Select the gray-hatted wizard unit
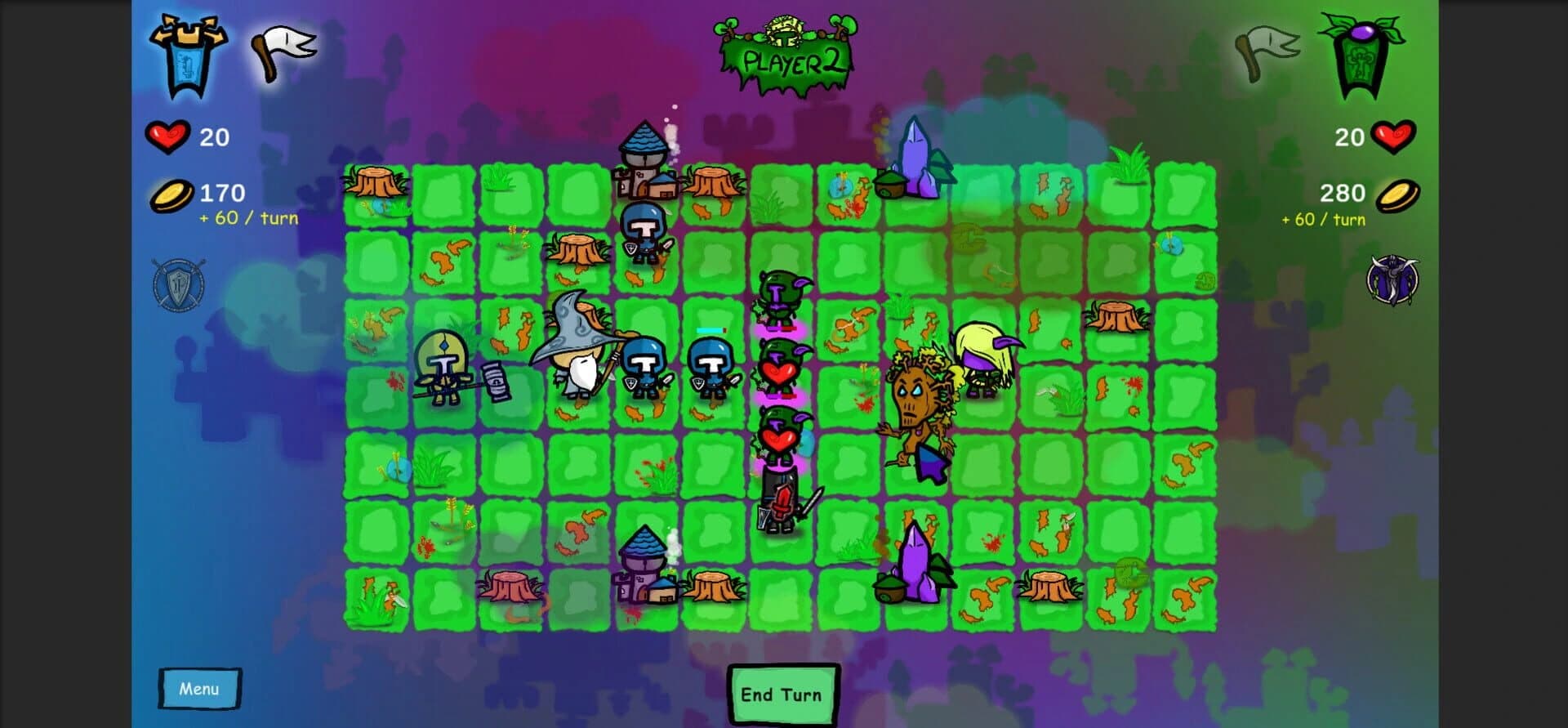Screen dimensions: 1568x728 click(574, 360)
